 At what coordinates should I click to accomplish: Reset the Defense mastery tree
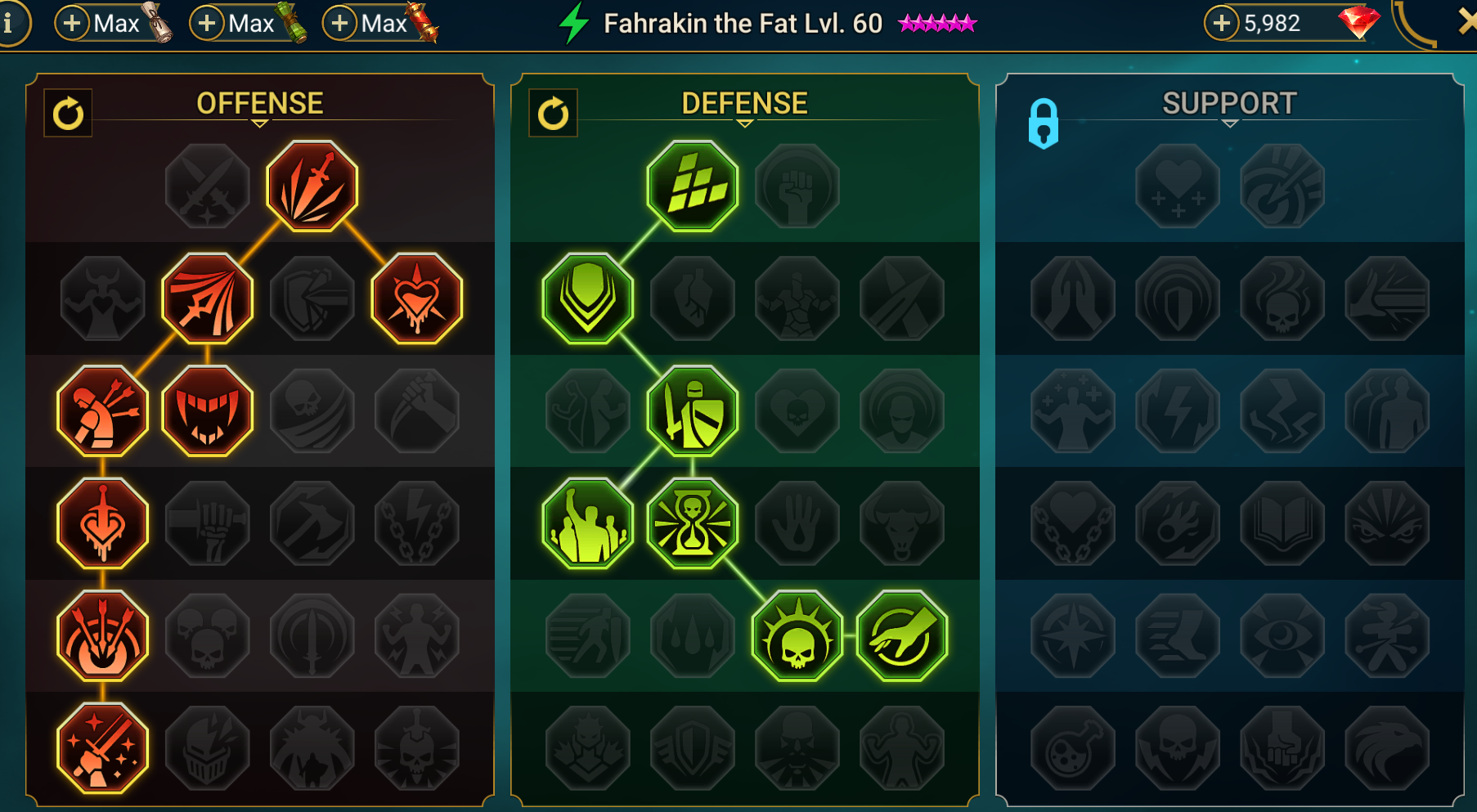(554, 114)
